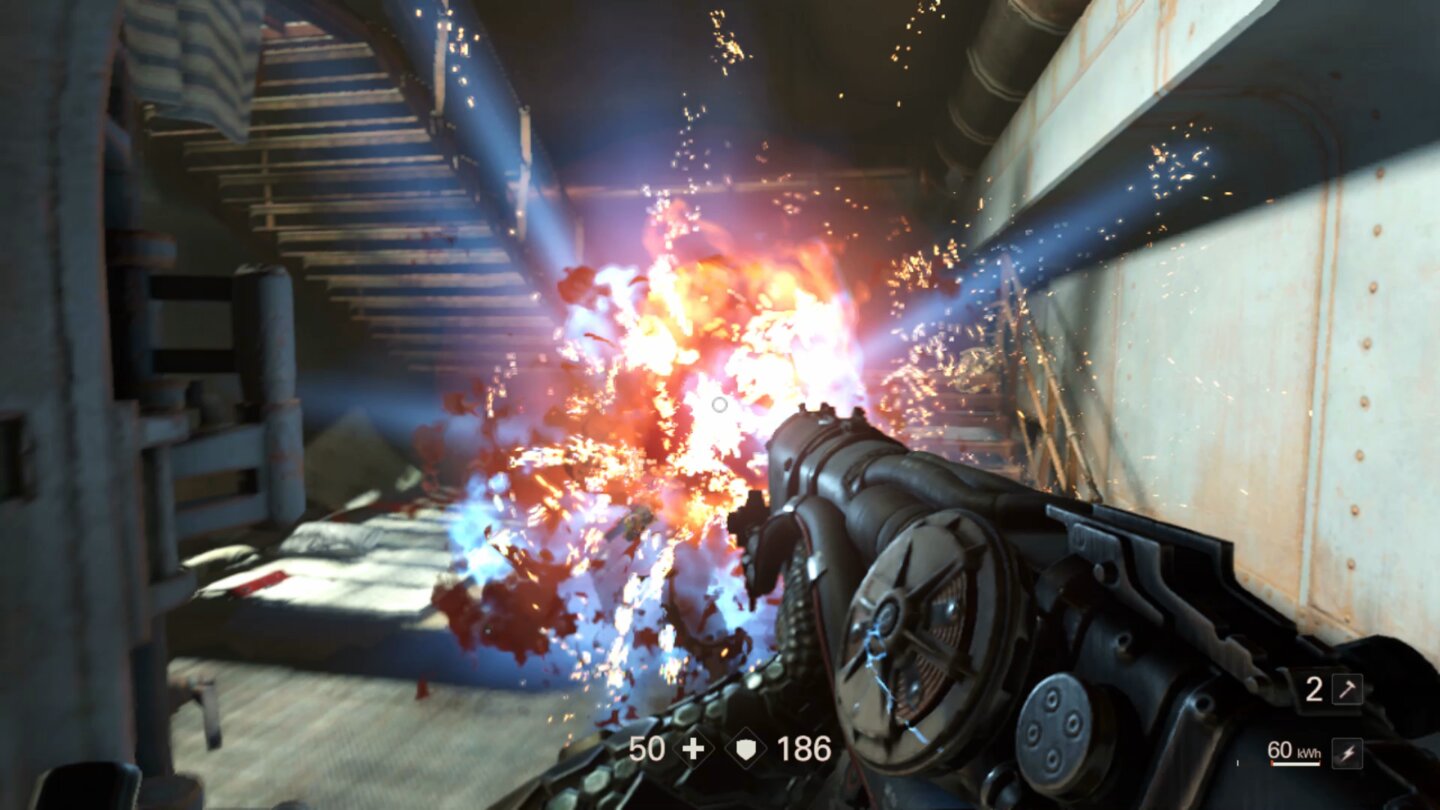Screen dimensions: 1440x810
Task: Select the armor value 186
Action: coord(803,748)
